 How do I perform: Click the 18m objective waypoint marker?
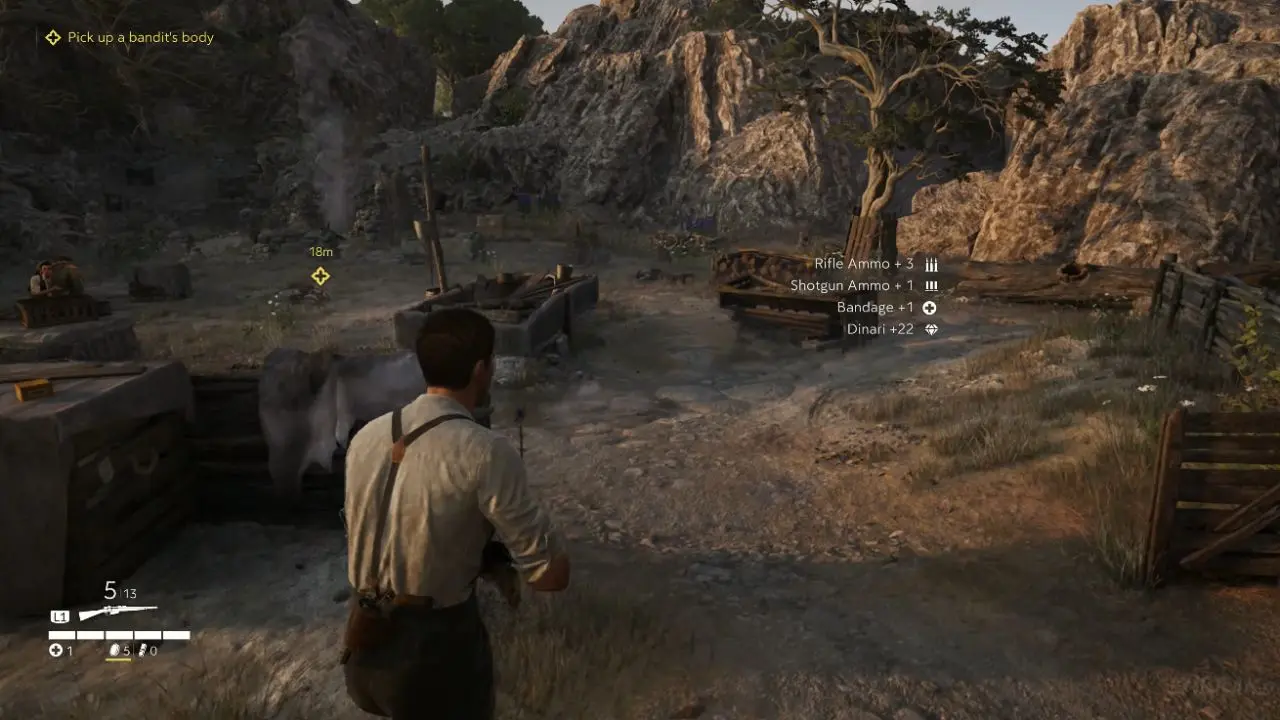(x=320, y=276)
